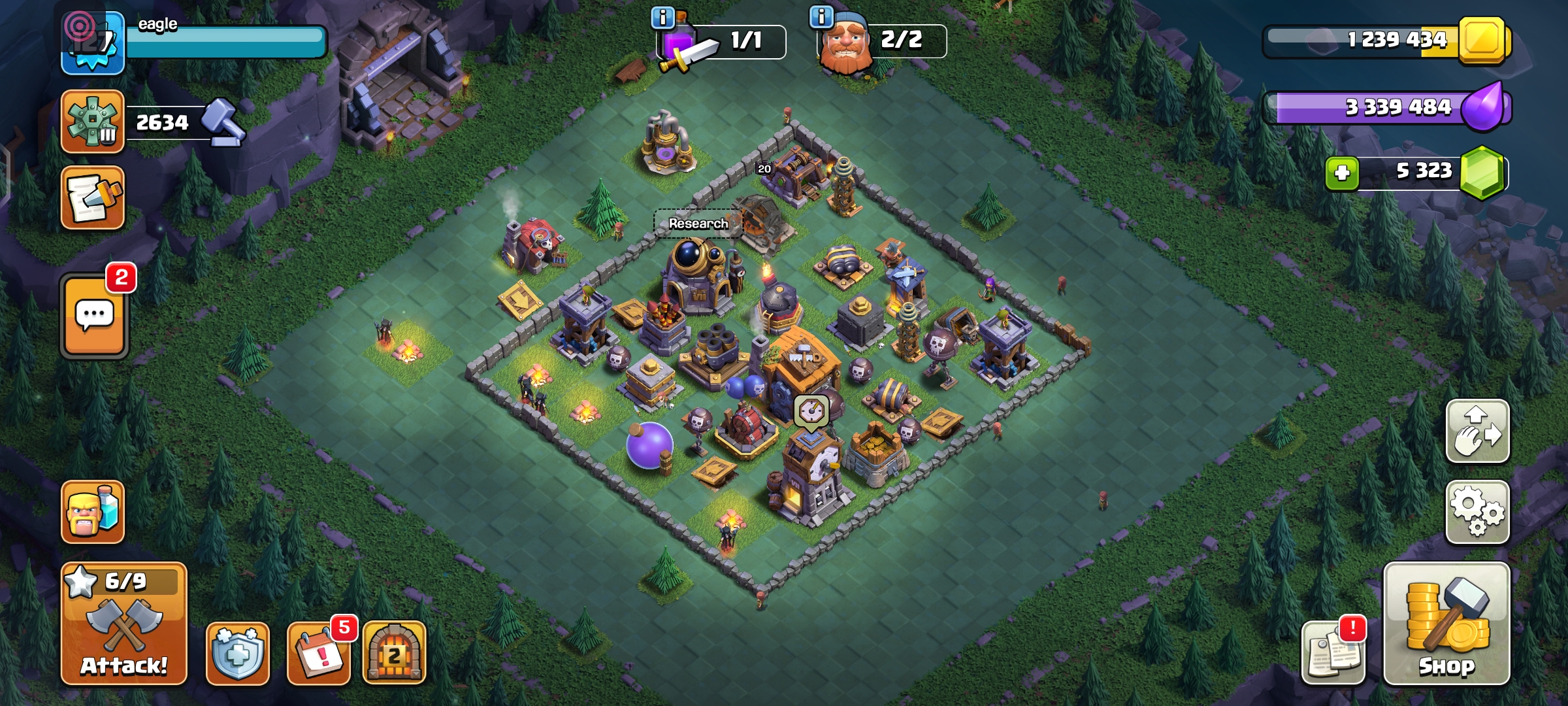Tap the clock tower boost bubble
The image size is (1568, 706).
click(x=811, y=412)
